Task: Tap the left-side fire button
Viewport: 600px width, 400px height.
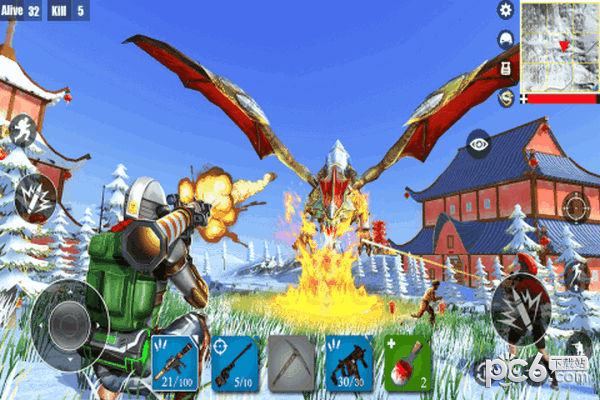Action: 36,192
